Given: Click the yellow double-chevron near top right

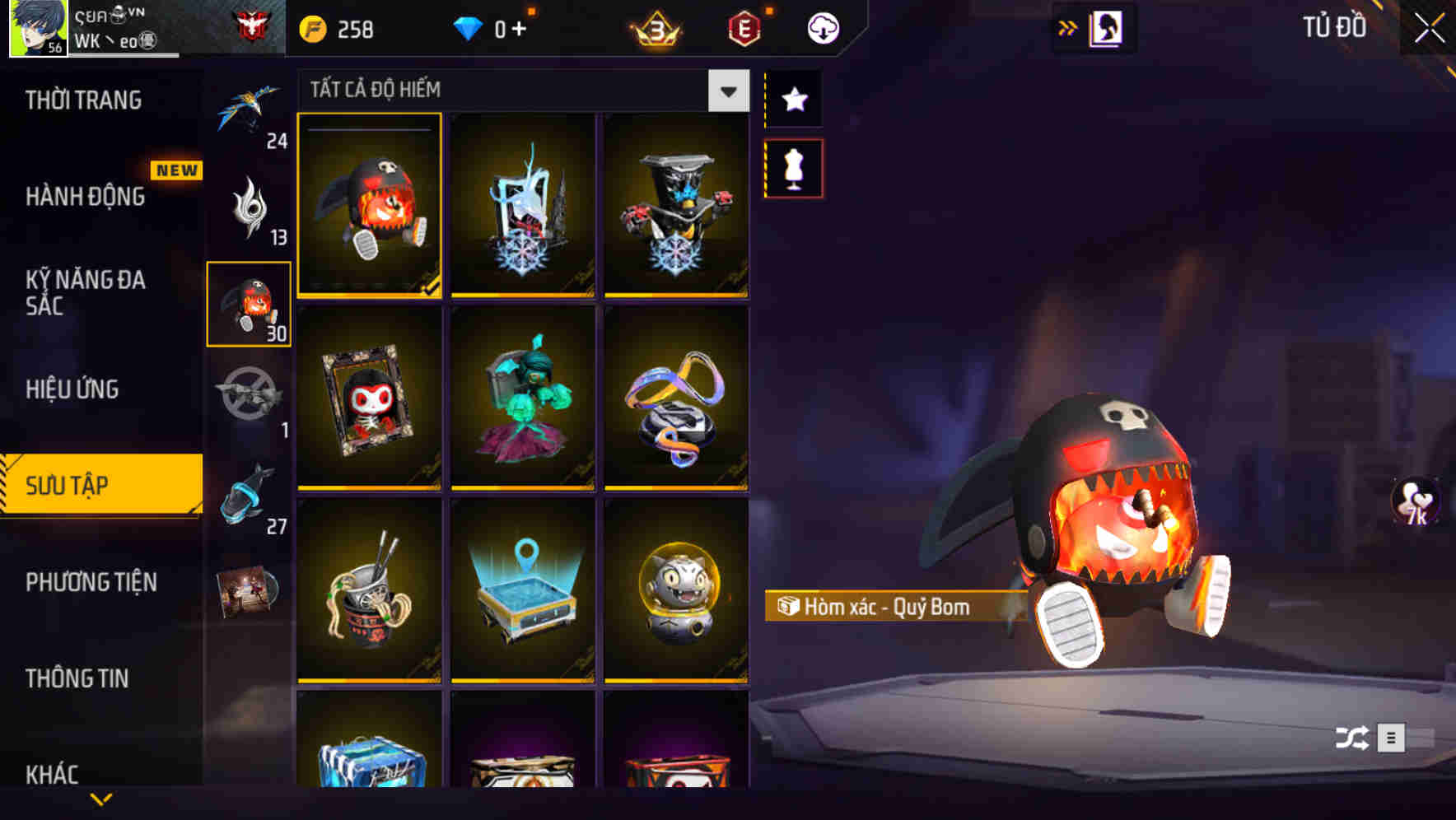Looking at the screenshot, I should click(1068, 26).
